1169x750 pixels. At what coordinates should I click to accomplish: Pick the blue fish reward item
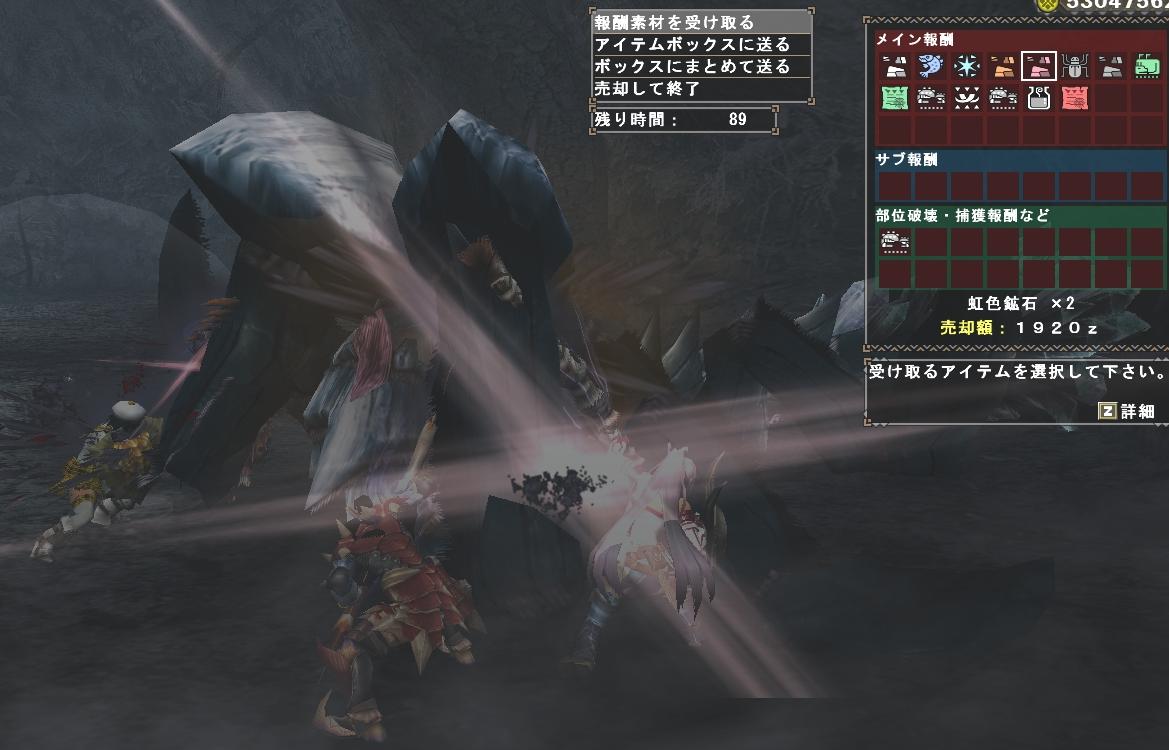click(x=930, y=67)
